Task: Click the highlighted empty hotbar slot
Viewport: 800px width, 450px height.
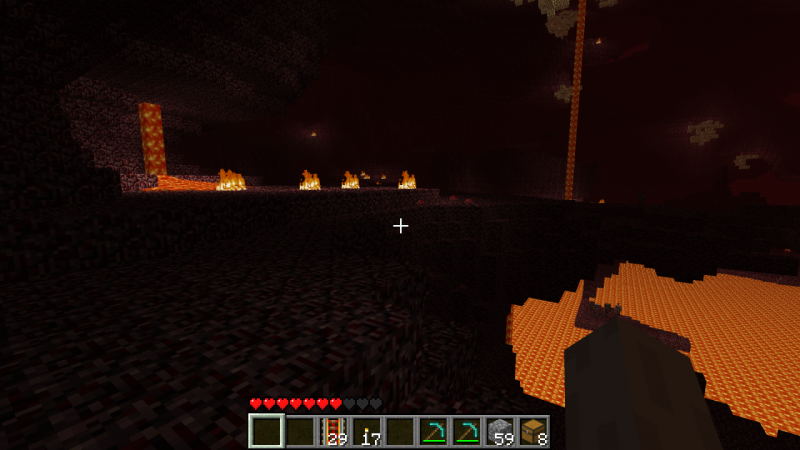Action: [x=266, y=432]
